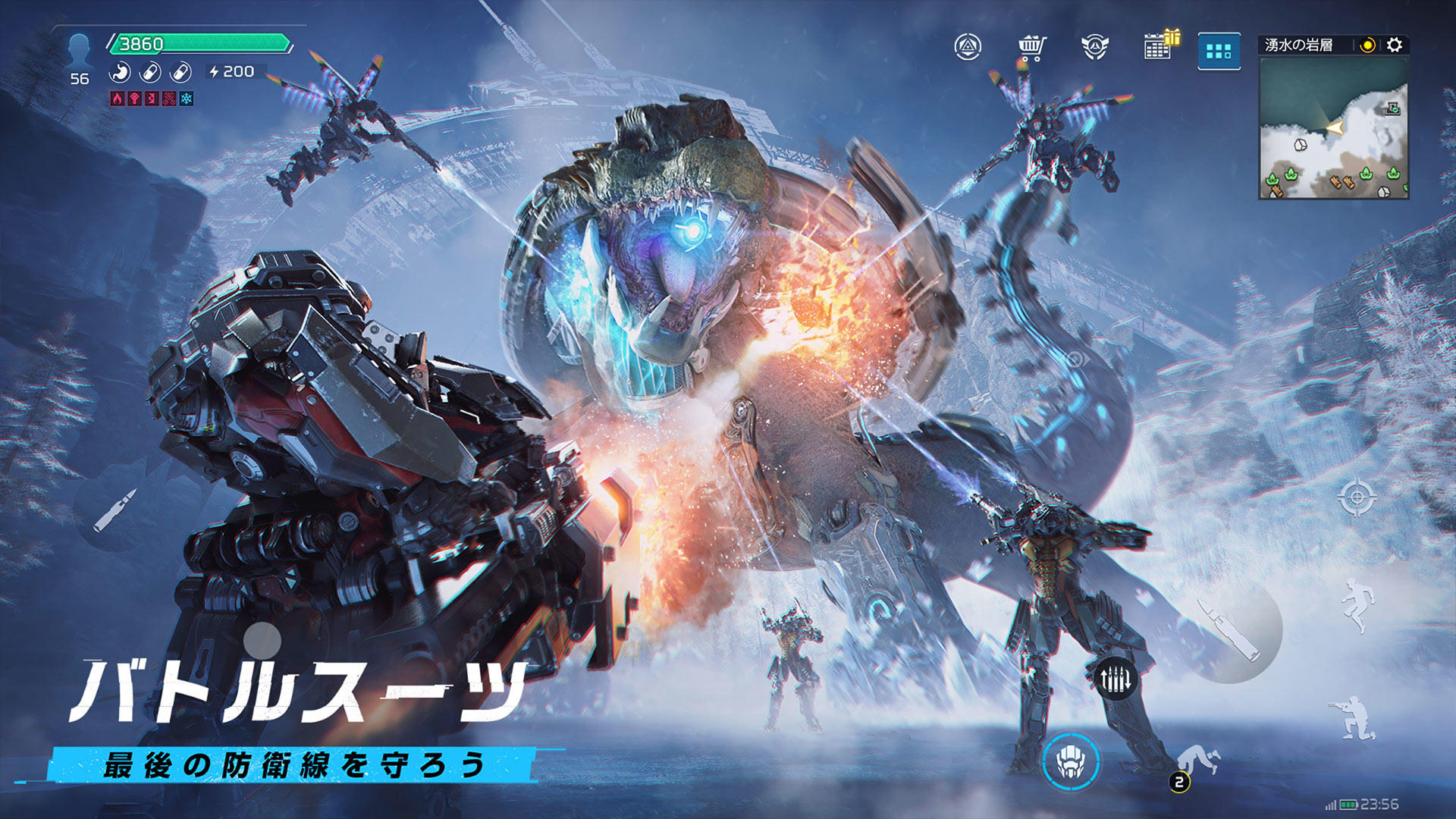Click the green 3860 health bar

click(201, 44)
